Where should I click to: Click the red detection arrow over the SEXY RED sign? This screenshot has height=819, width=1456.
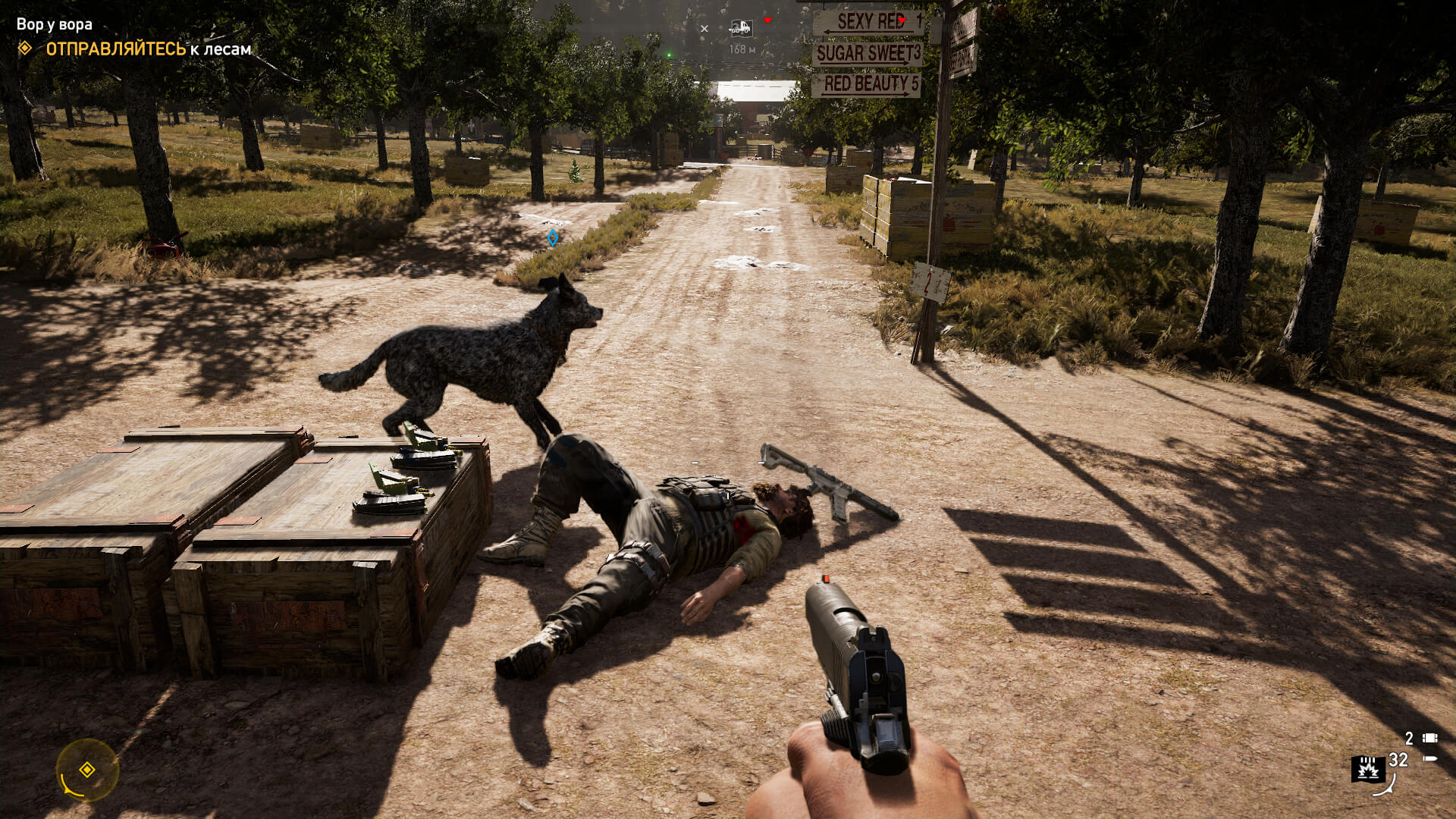pyautogui.click(x=902, y=20)
